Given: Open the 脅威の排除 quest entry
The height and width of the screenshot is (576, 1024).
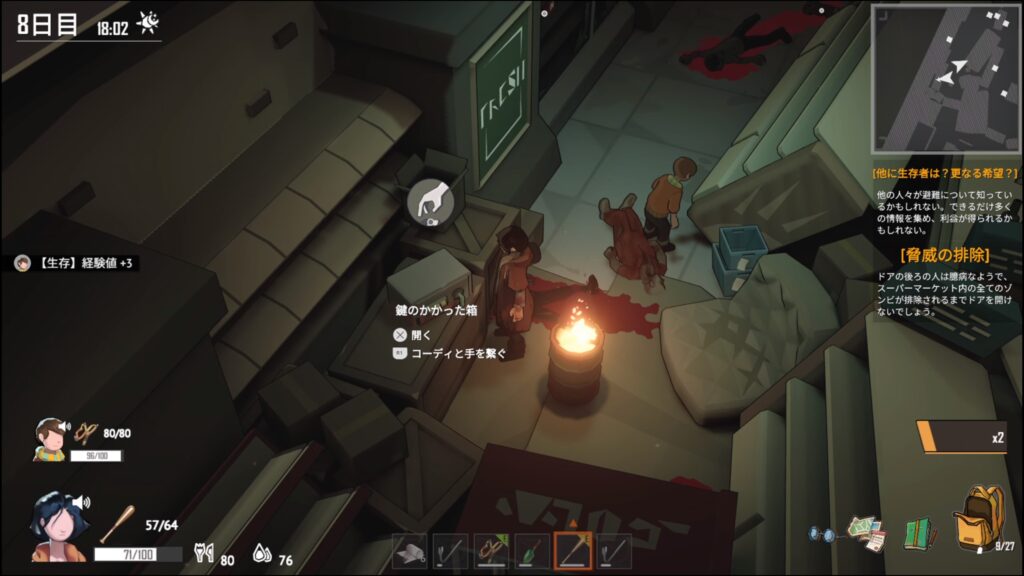Looking at the screenshot, I should click(945, 254).
